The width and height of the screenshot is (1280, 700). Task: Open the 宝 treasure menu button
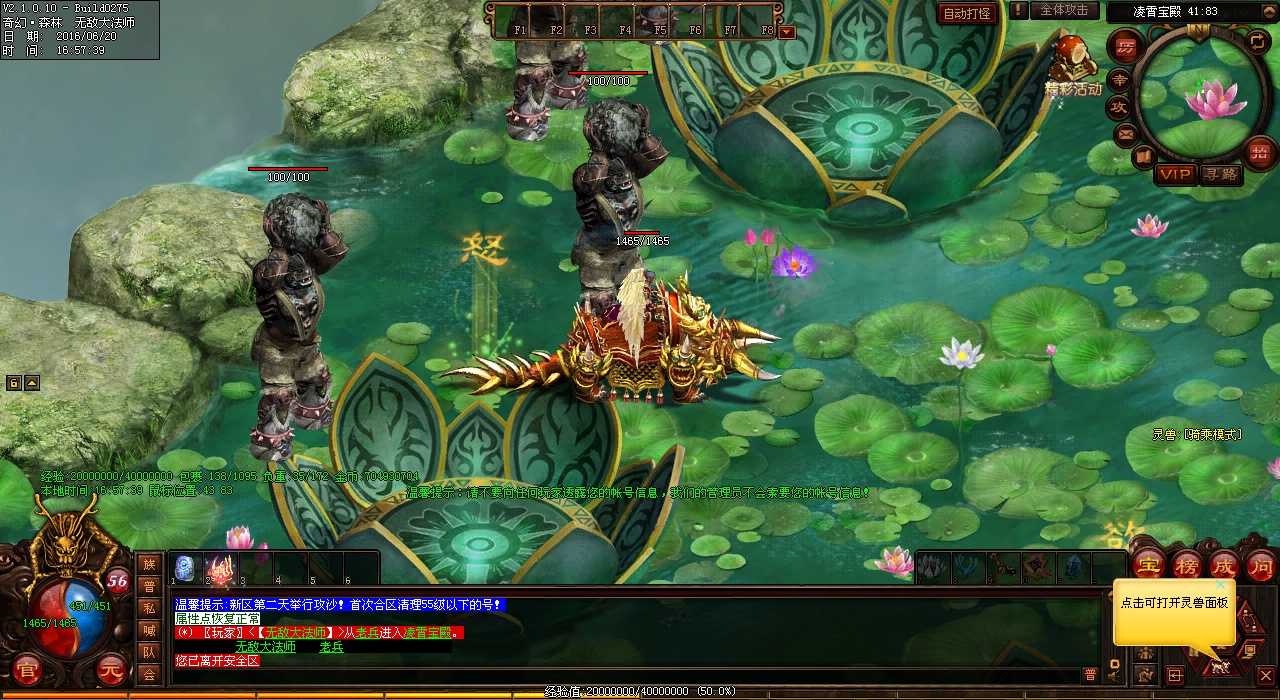pyautogui.click(x=1147, y=565)
